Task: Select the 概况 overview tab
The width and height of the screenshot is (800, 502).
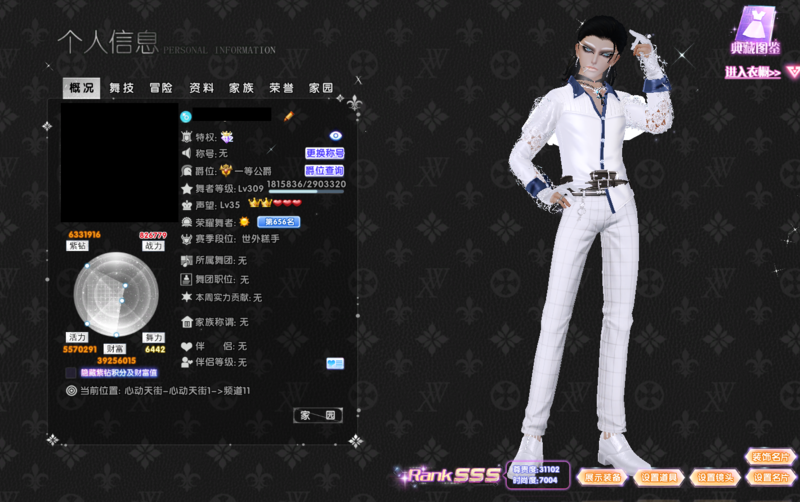Action: pyautogui.click(x=82, y=88)
